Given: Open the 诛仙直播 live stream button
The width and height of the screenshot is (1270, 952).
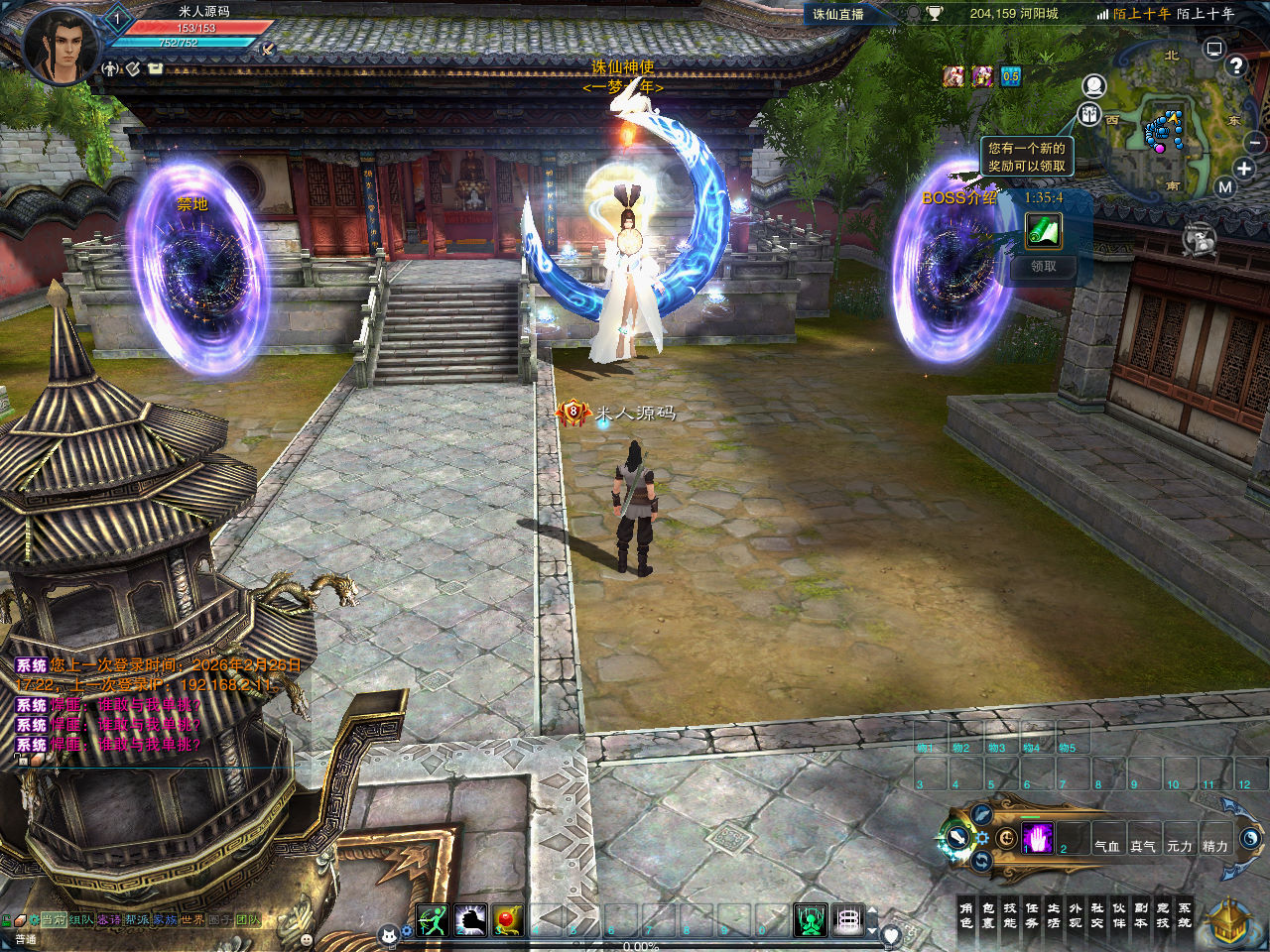Looking at the screenshot, I should click(838, 14).
